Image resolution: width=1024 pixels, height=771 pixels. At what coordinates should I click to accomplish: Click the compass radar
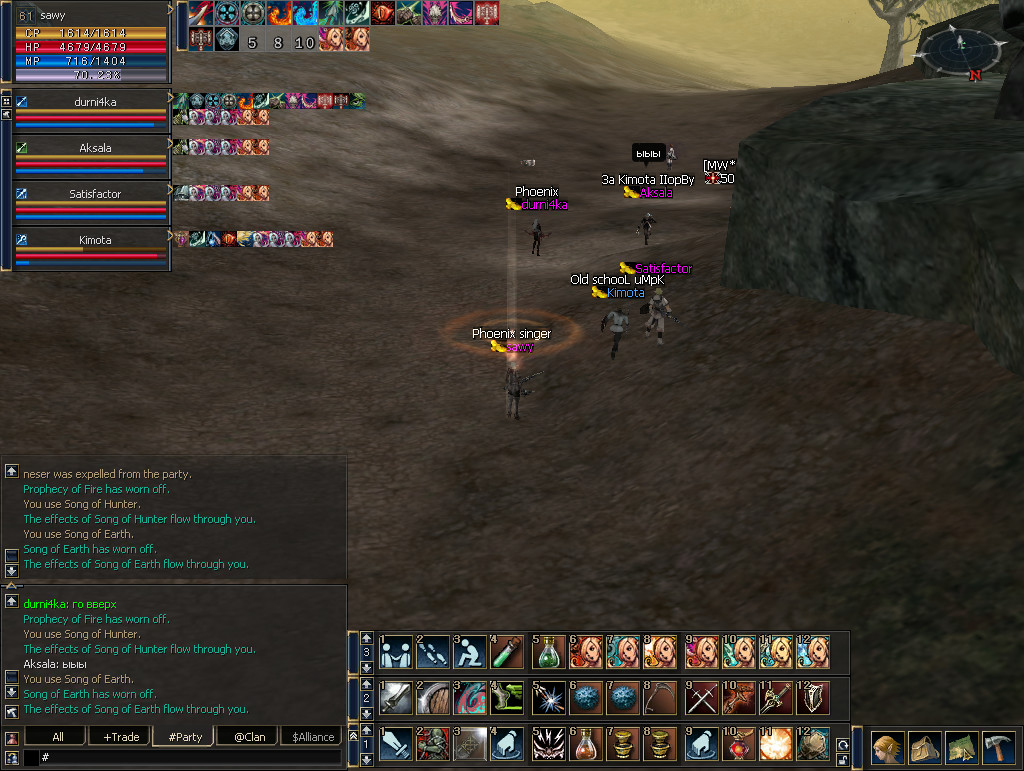(960, 50)
